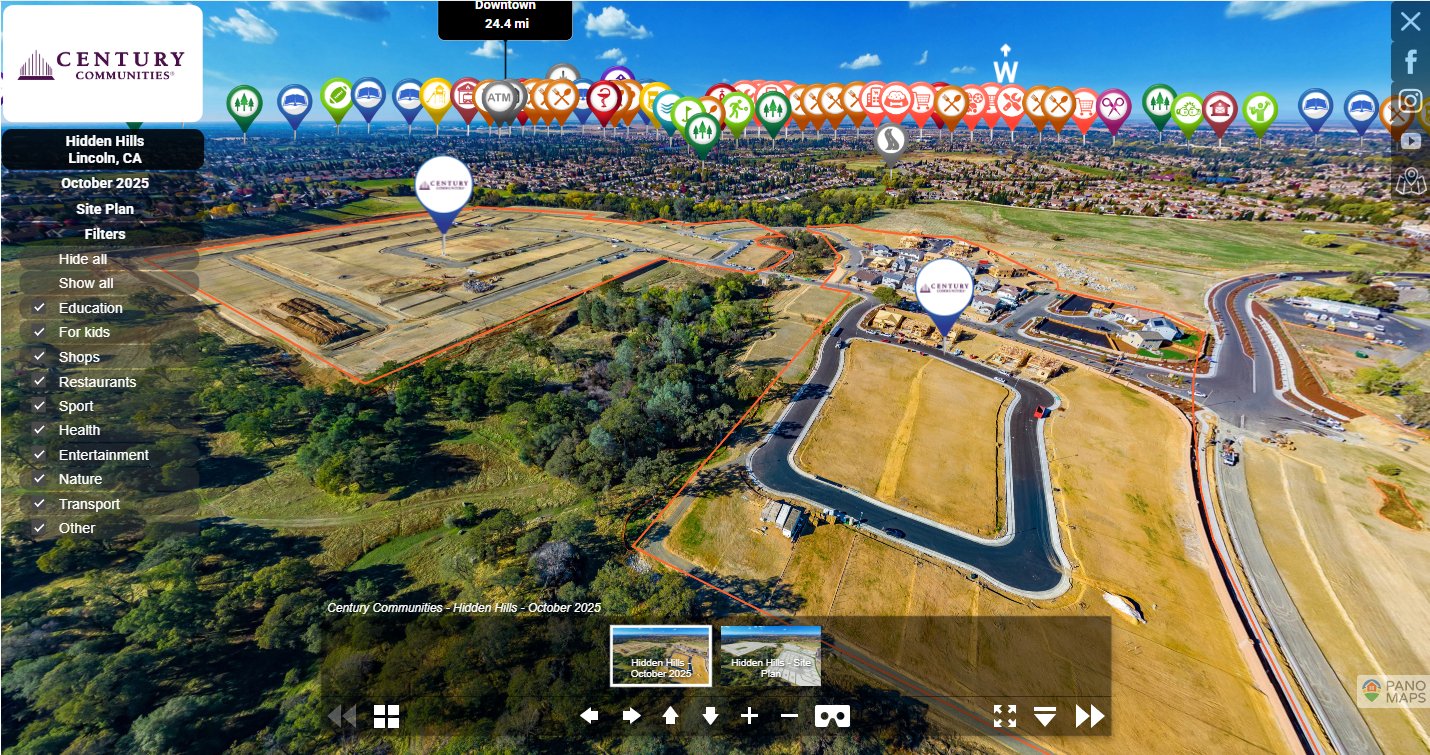This screenshot has width=1430, height=755.
Task: Open the Facebook link icon
Action: [1410, 62]
